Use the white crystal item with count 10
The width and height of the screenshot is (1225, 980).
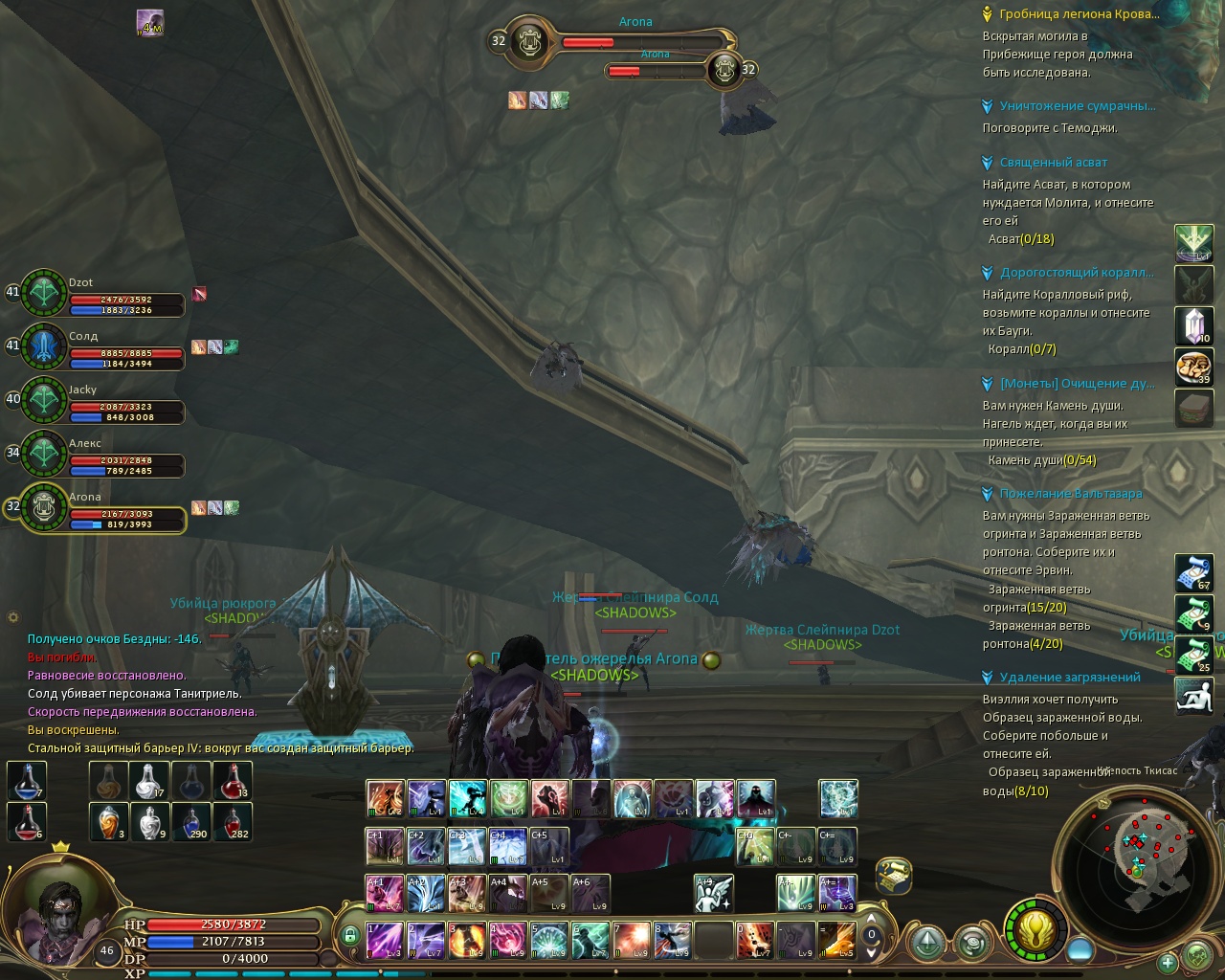coord(1193,326)
